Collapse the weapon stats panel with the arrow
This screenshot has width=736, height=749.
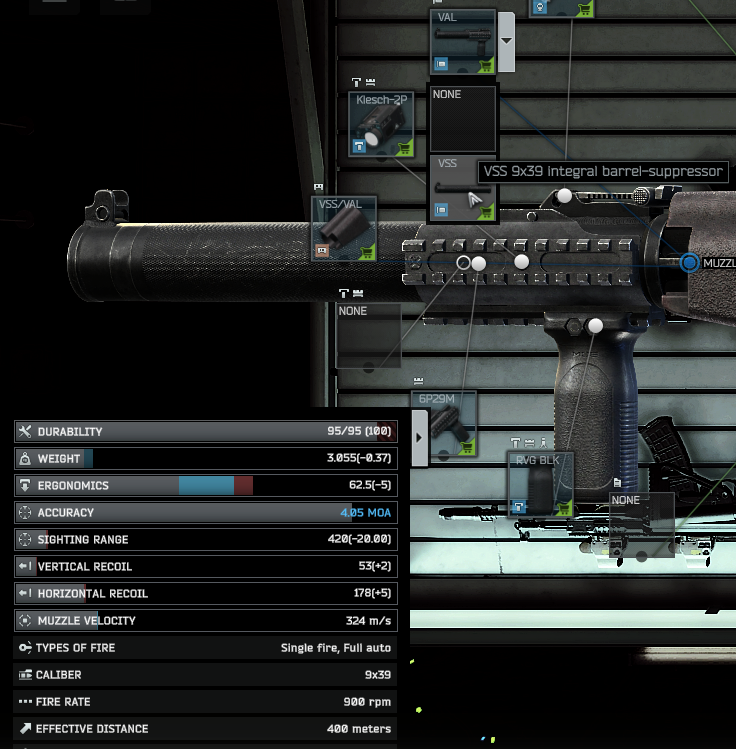point(418,437)
